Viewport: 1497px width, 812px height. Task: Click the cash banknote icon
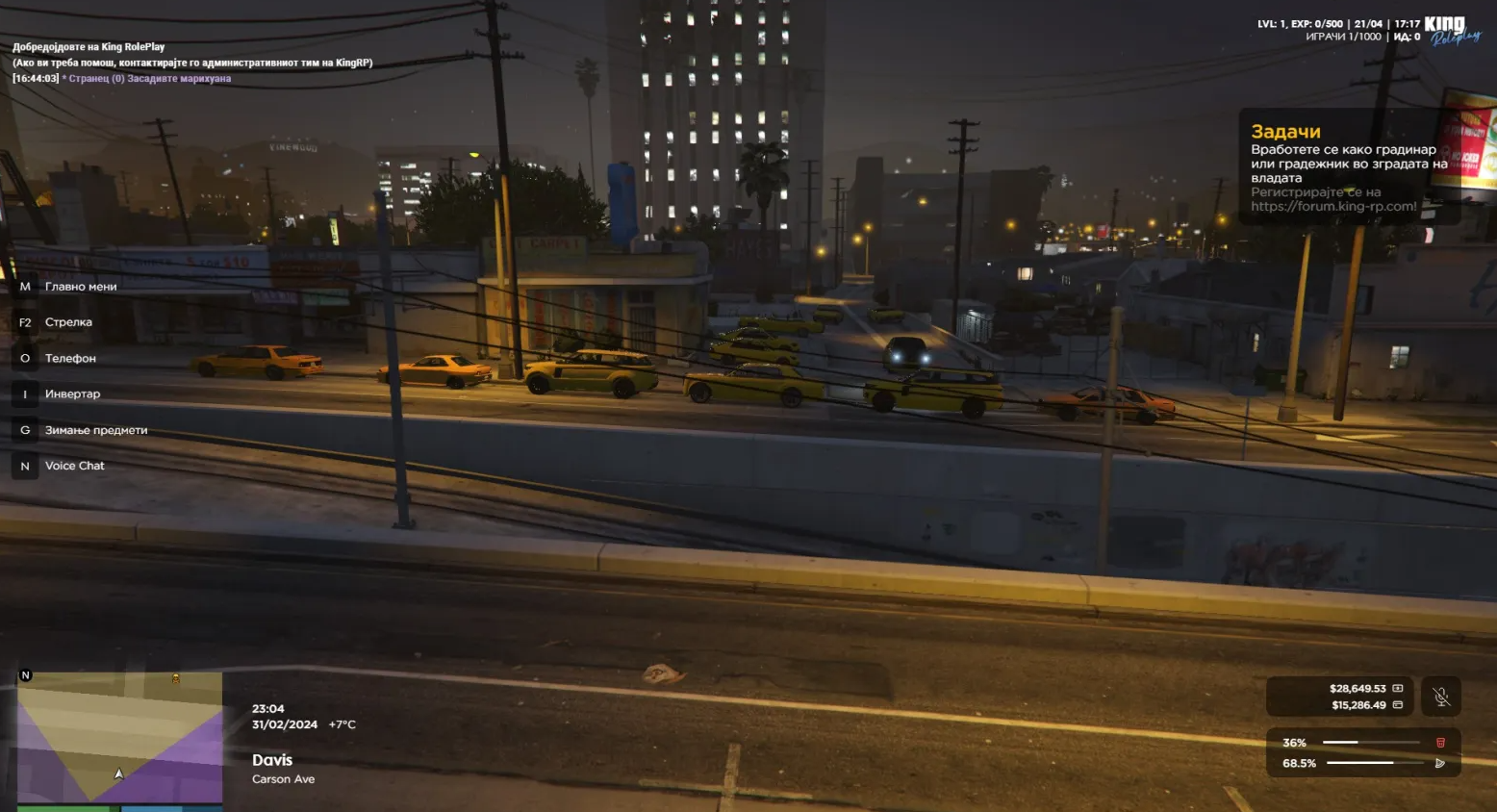(1398, 689)
